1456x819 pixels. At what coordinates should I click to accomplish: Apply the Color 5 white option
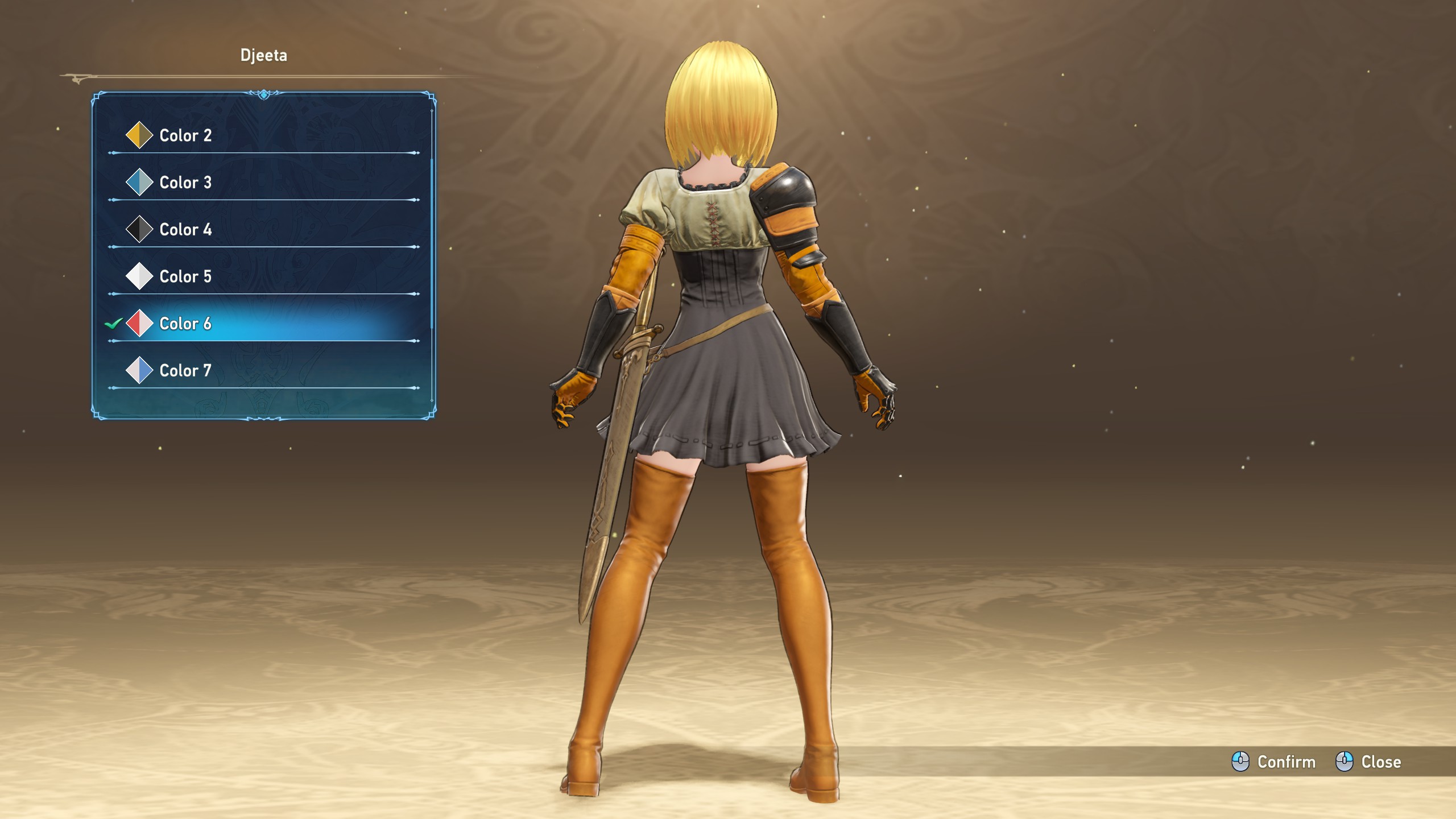pyautogui.click(x=185, y=276)
